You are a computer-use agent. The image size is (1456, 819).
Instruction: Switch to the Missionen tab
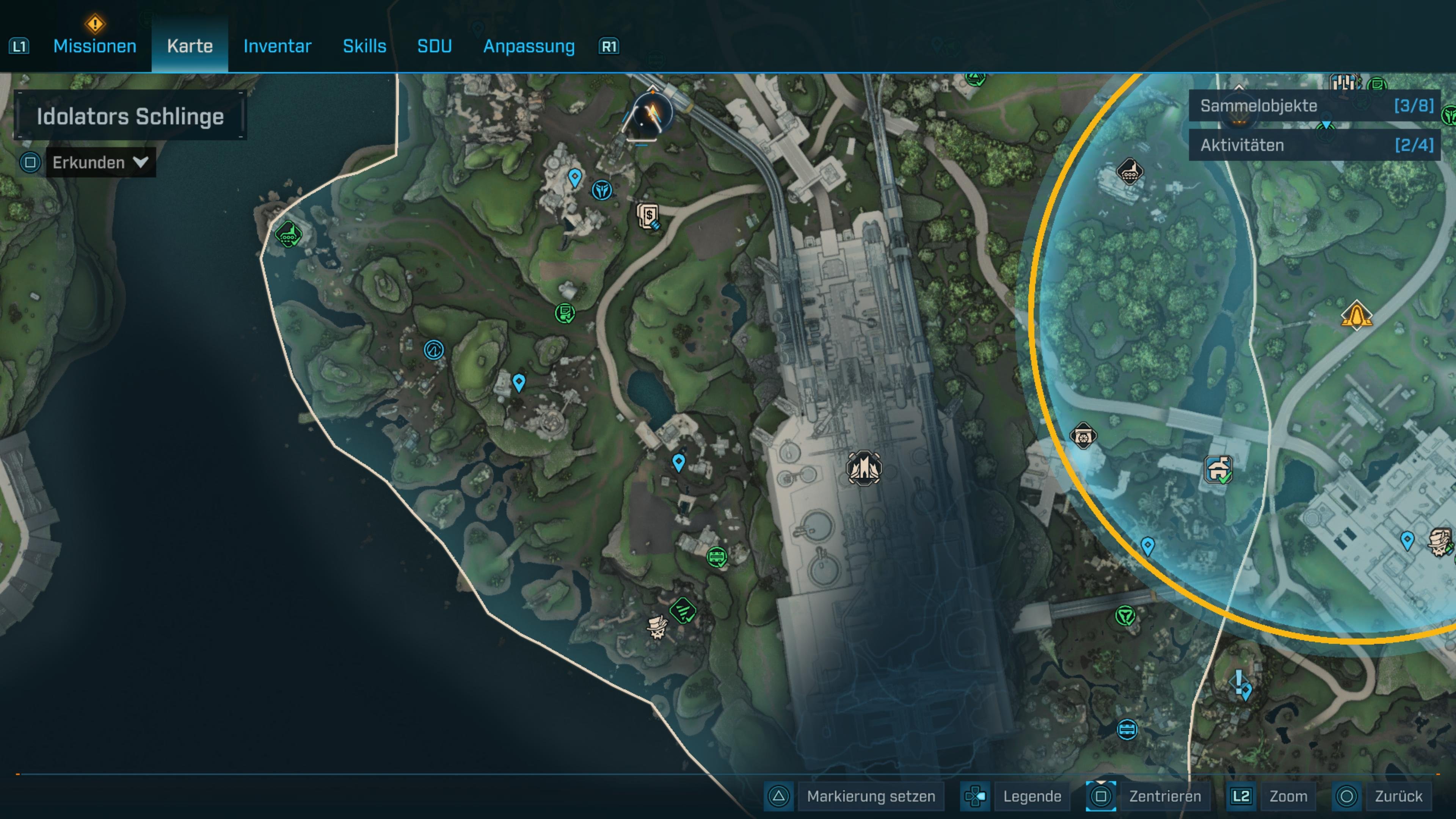click(x=94, y=46)
